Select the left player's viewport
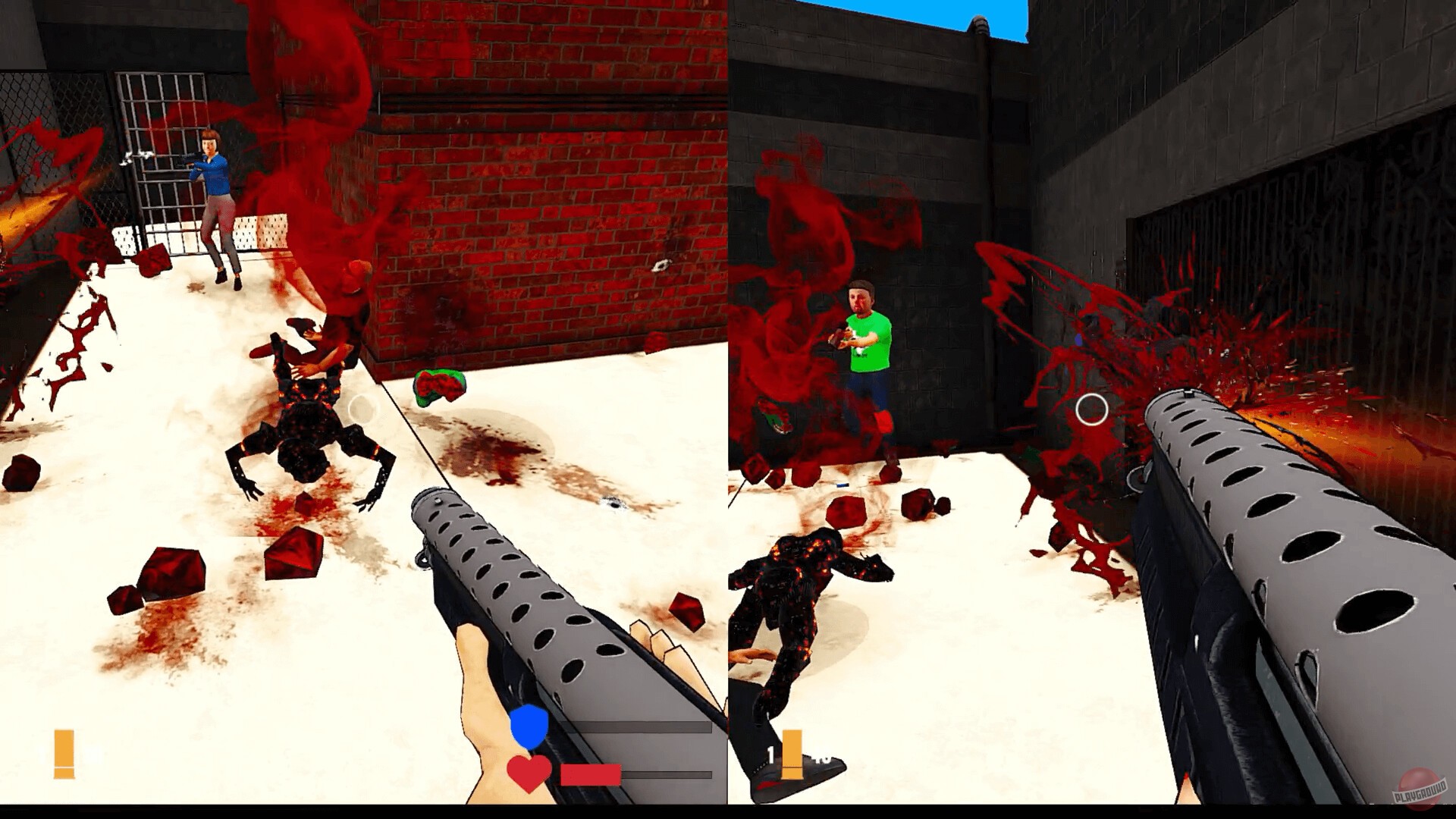The height and width of the screenshot is (819, 1456). (364, 409)
